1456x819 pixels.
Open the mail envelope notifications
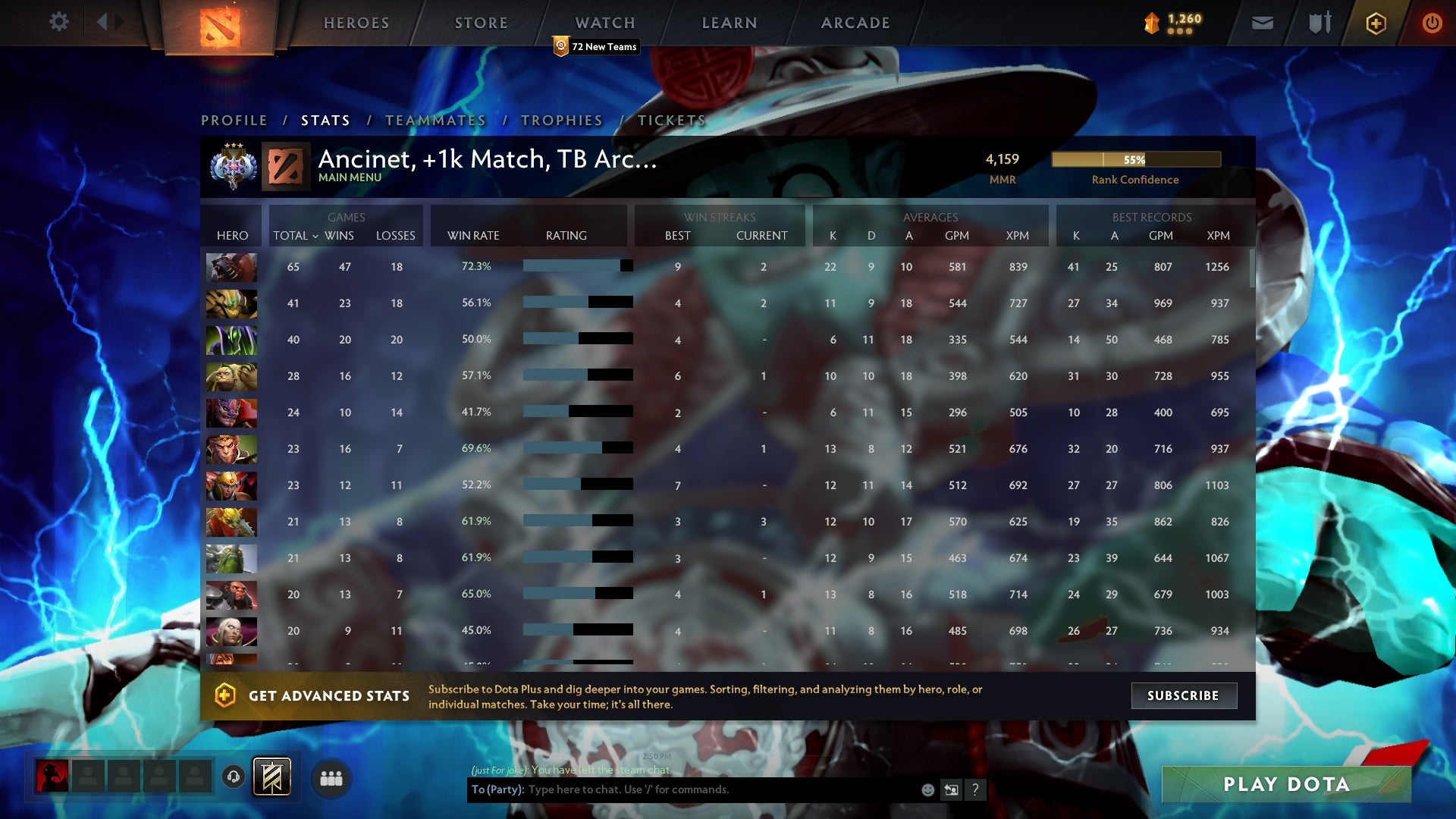coord(1262,23)
